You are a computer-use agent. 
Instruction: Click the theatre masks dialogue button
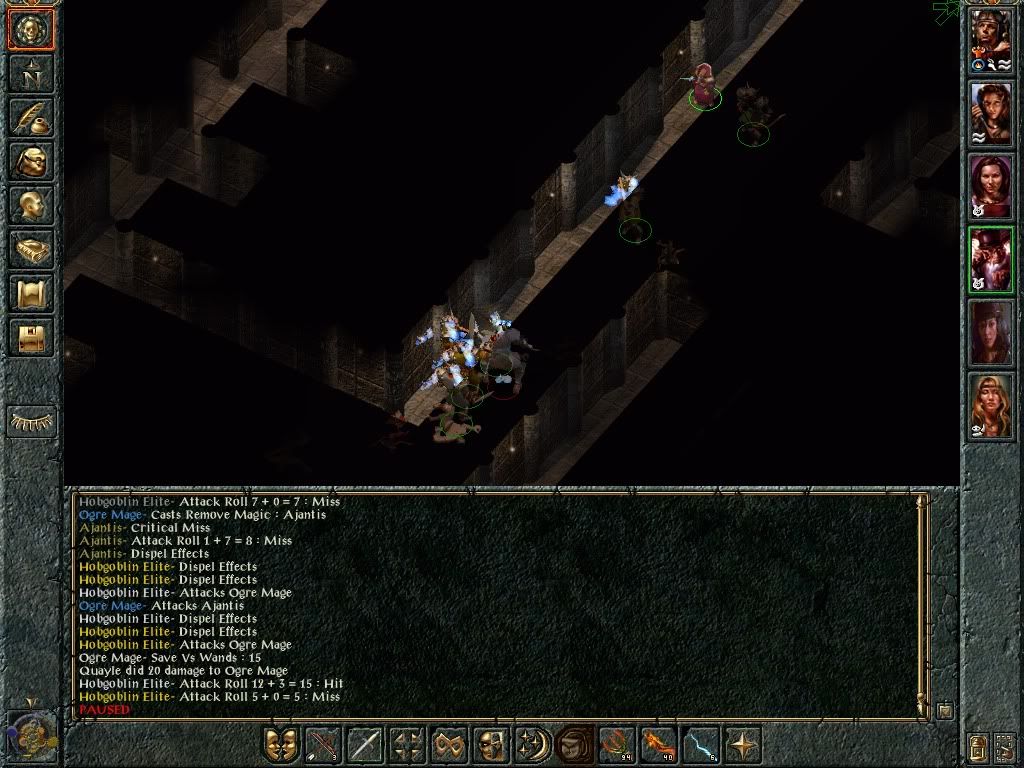(x=281, y=746)
